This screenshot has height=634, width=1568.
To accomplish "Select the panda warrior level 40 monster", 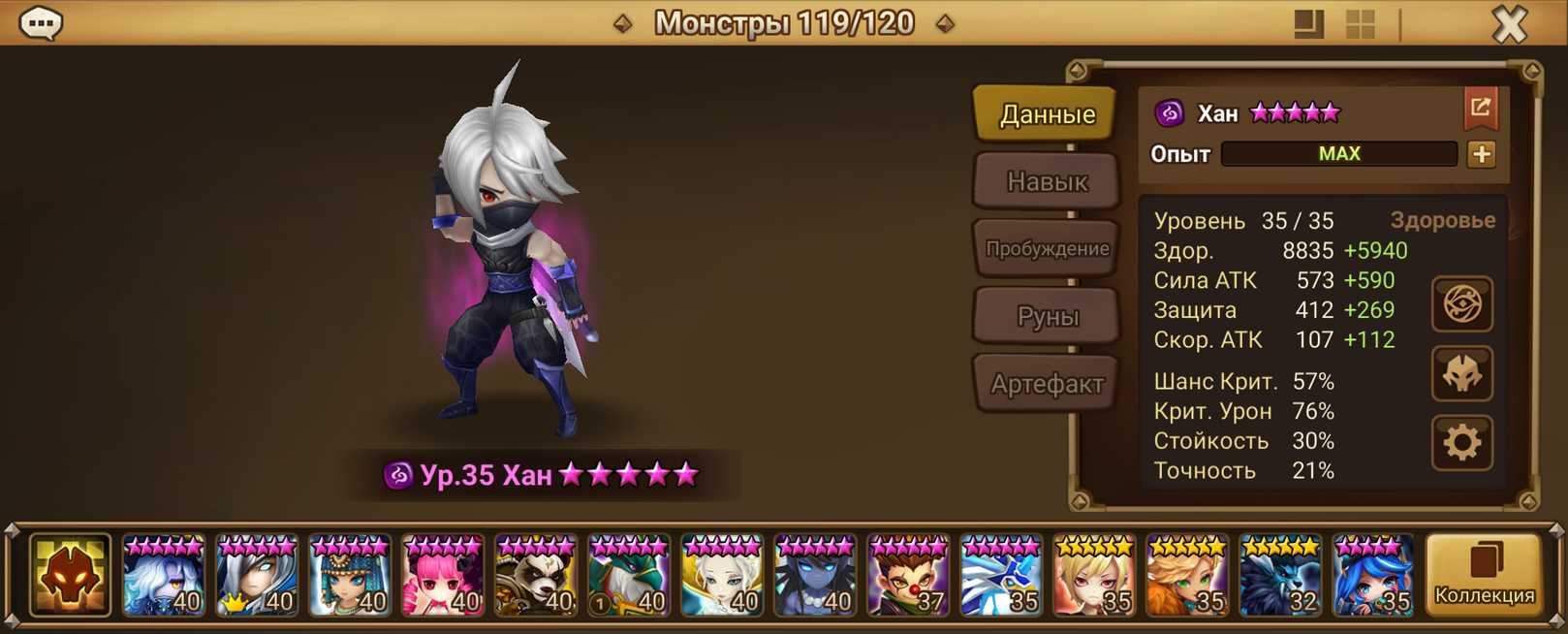I will point(536,577).
